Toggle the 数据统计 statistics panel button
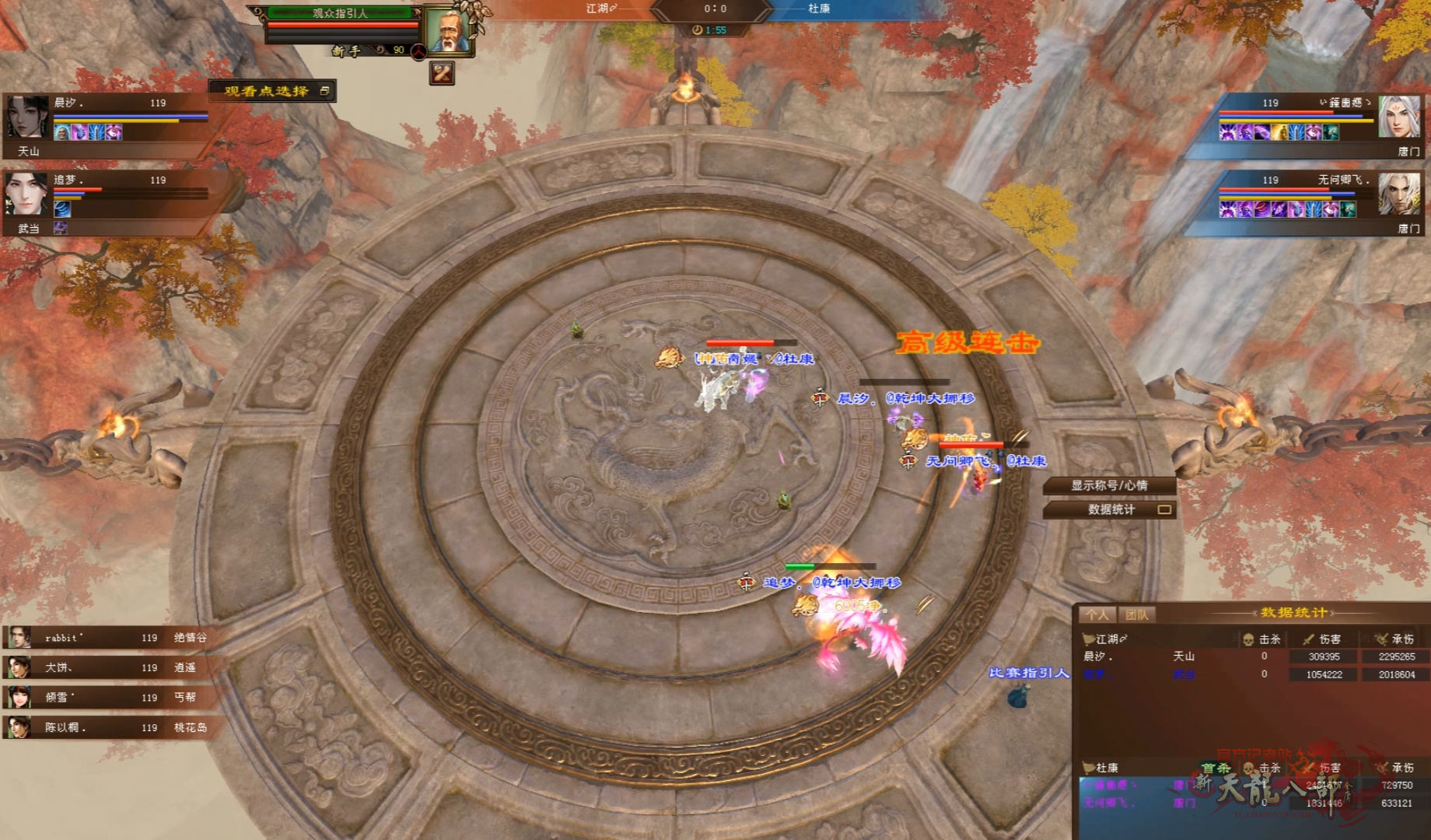 tap(1111, 509)
